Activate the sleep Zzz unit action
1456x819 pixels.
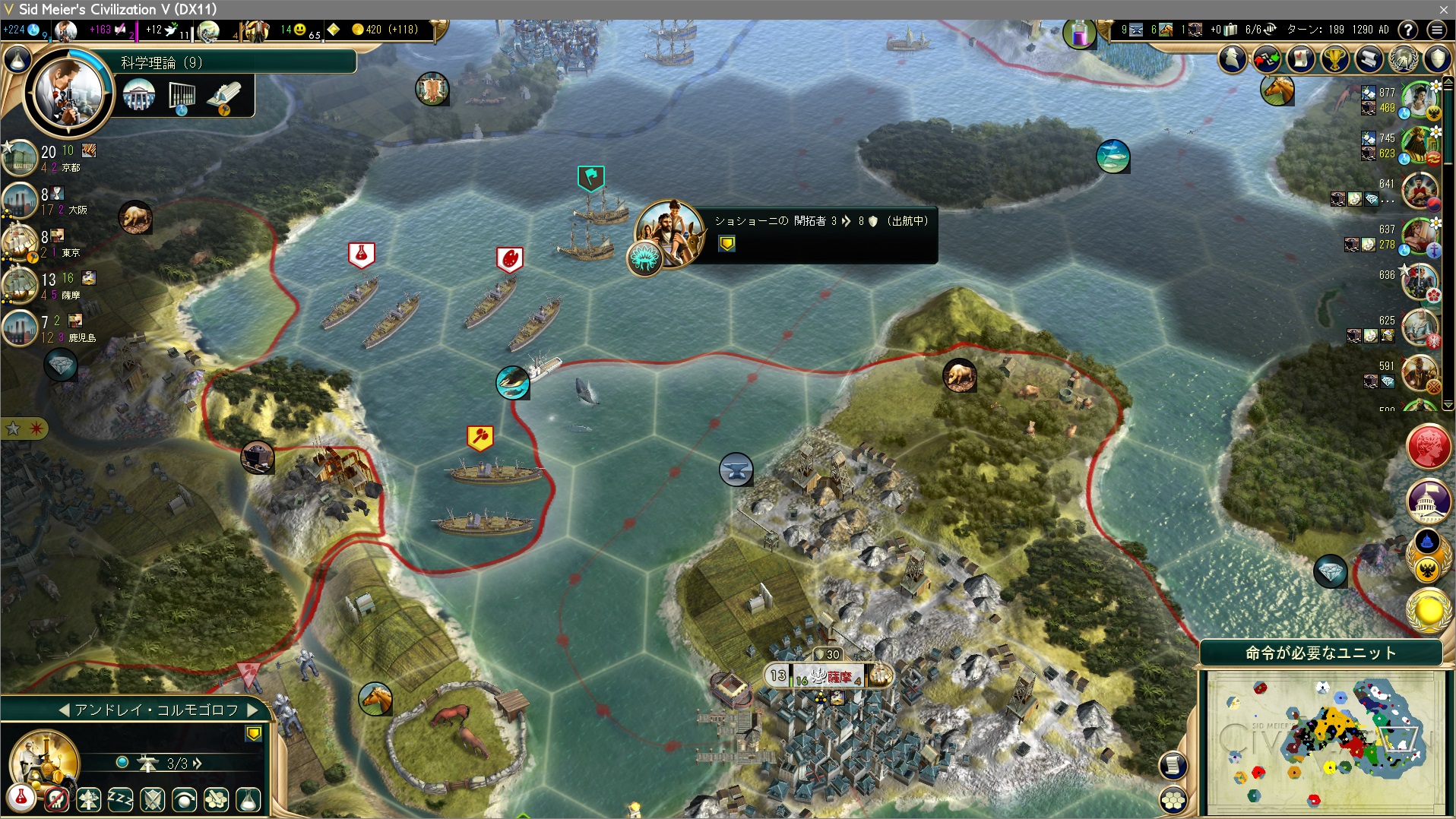(120, 799)
